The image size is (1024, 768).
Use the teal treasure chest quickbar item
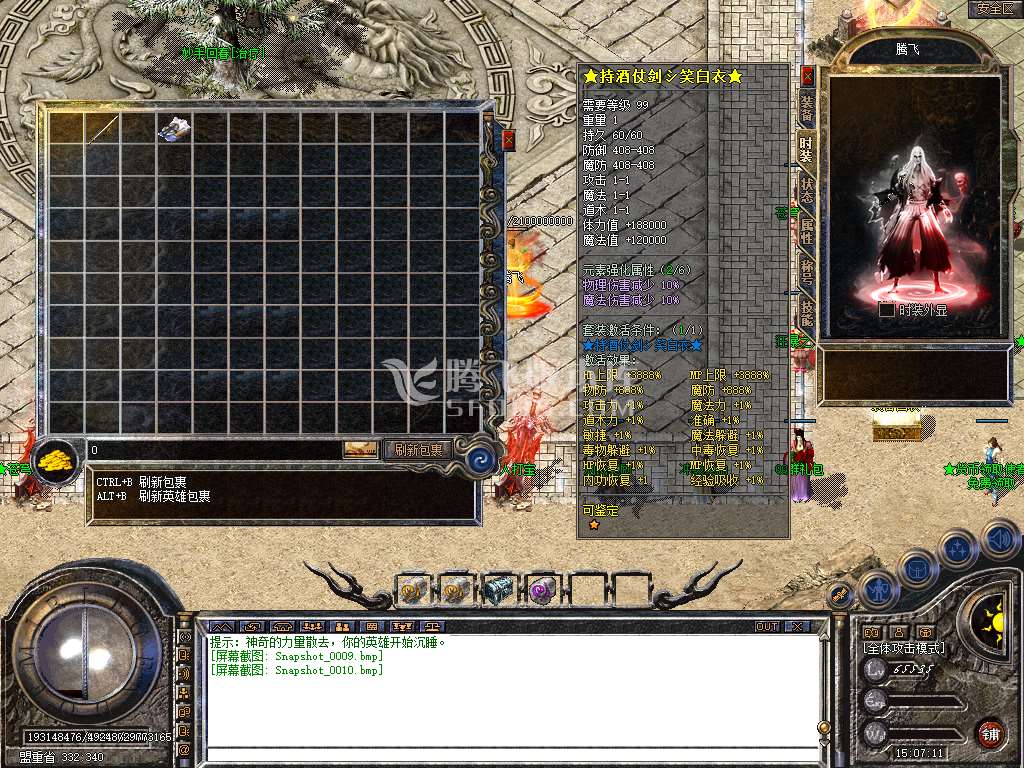click(x=497, y=591)
